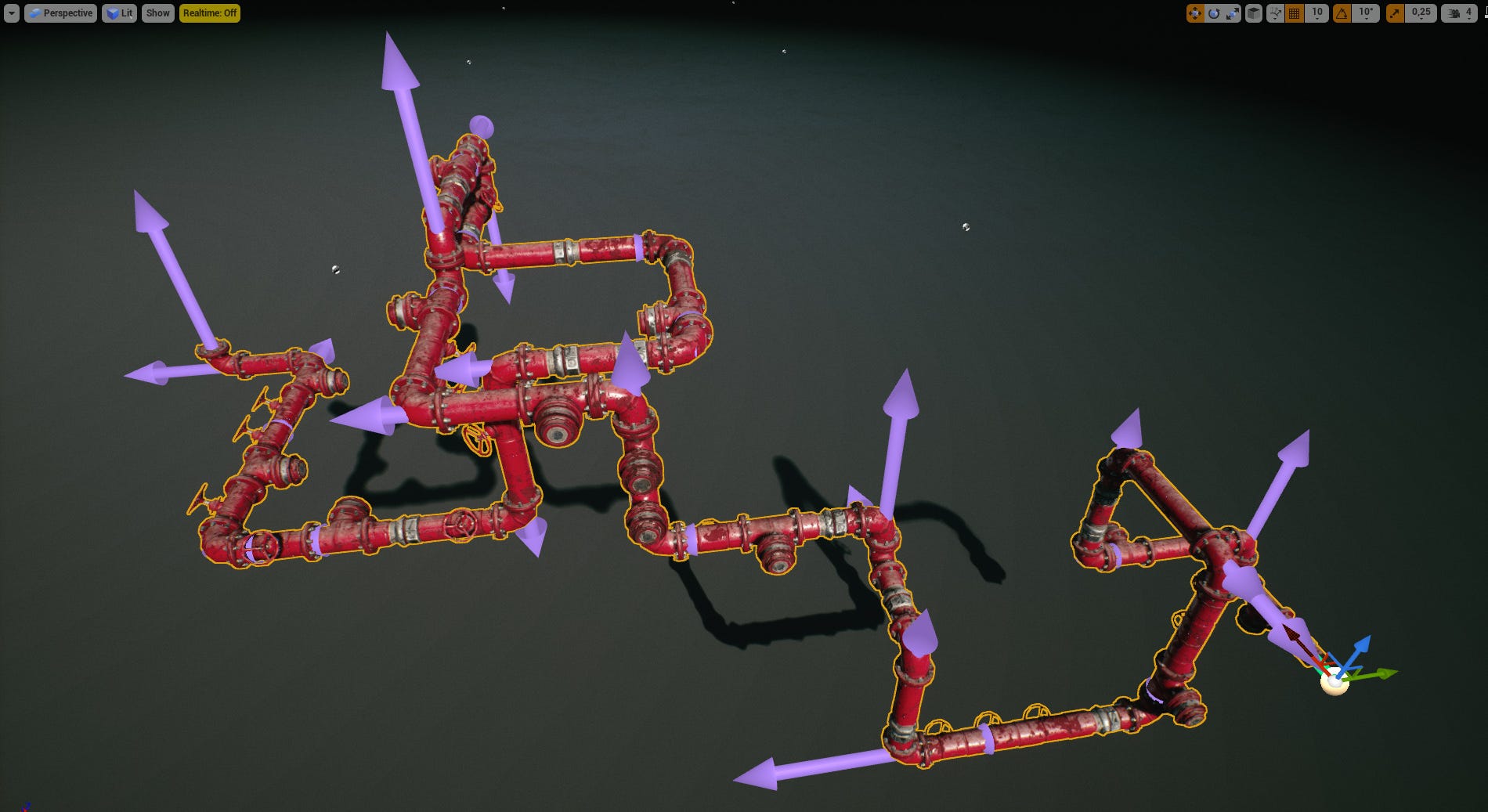Viewport: 1488px width, 812px height.
Task: Toggle Realtime rendering on
Action: point(210,13)
